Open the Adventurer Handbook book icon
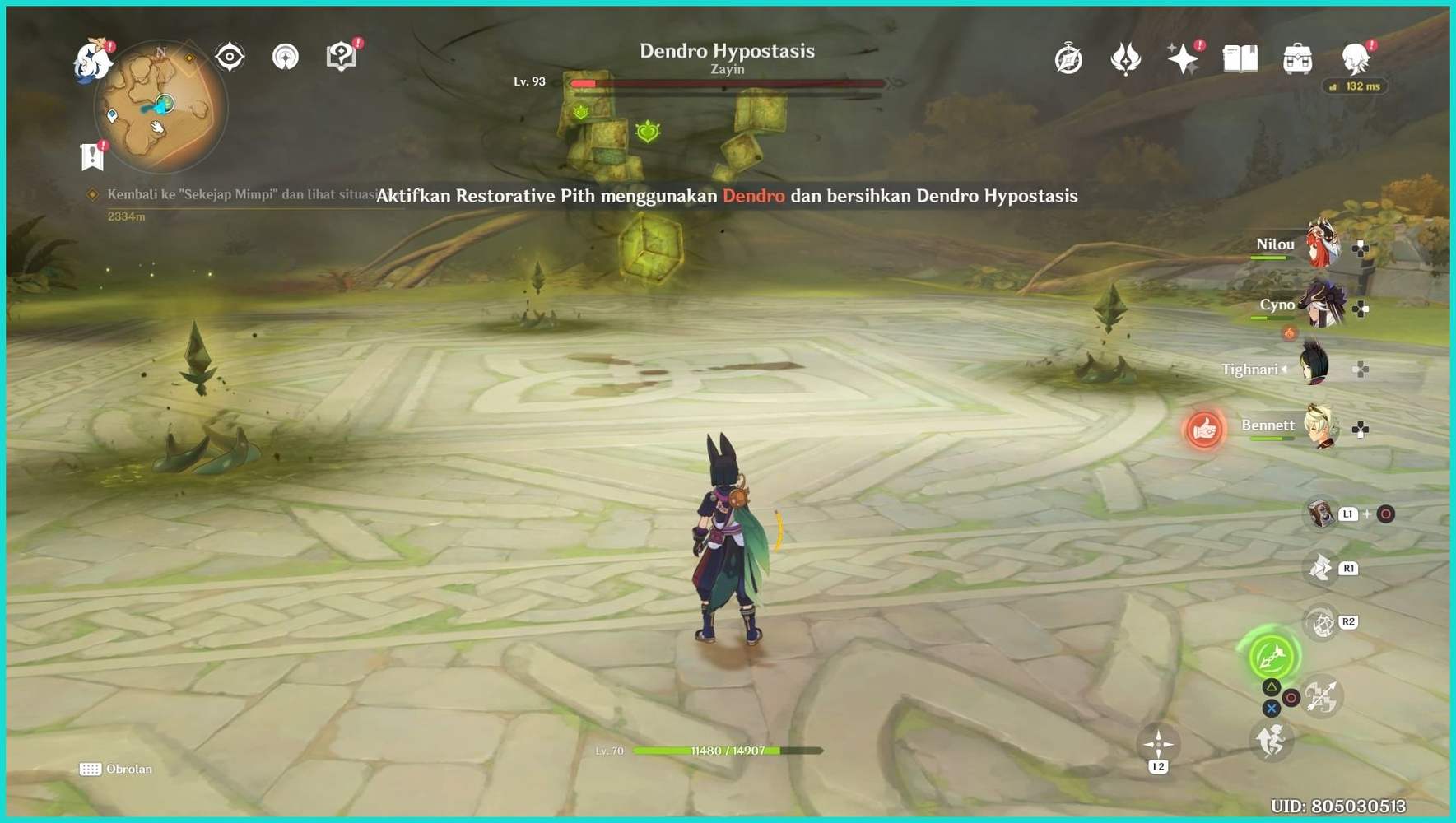1456x823 pixels. click(1240, 58)
